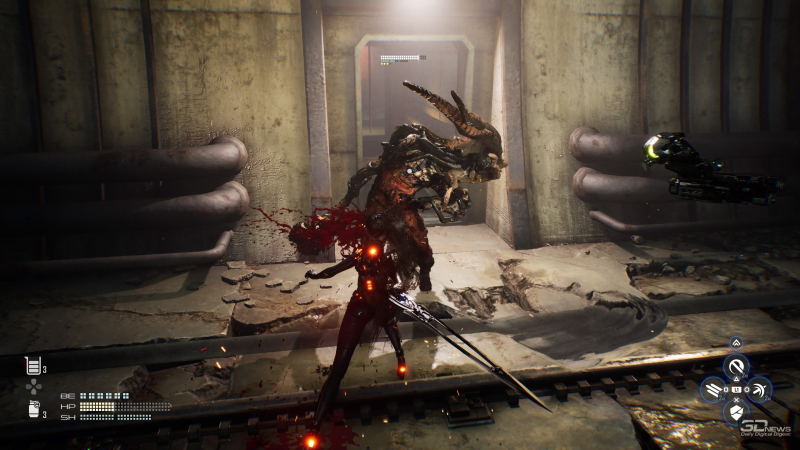Select the healing vial item with count 3
800x450 pixels.
(x=33, y=365)
